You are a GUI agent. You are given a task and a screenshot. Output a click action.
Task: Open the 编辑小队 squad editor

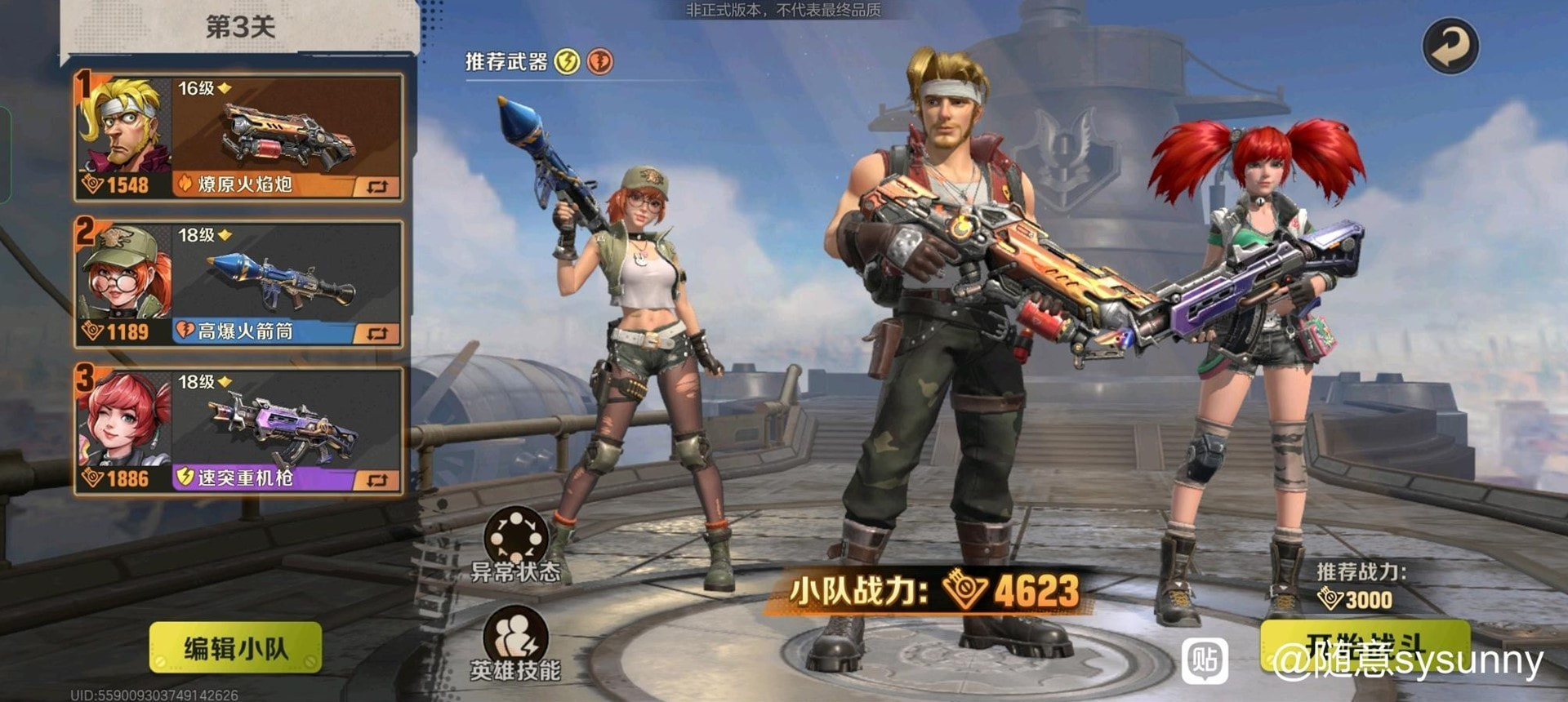coord(235,648)
